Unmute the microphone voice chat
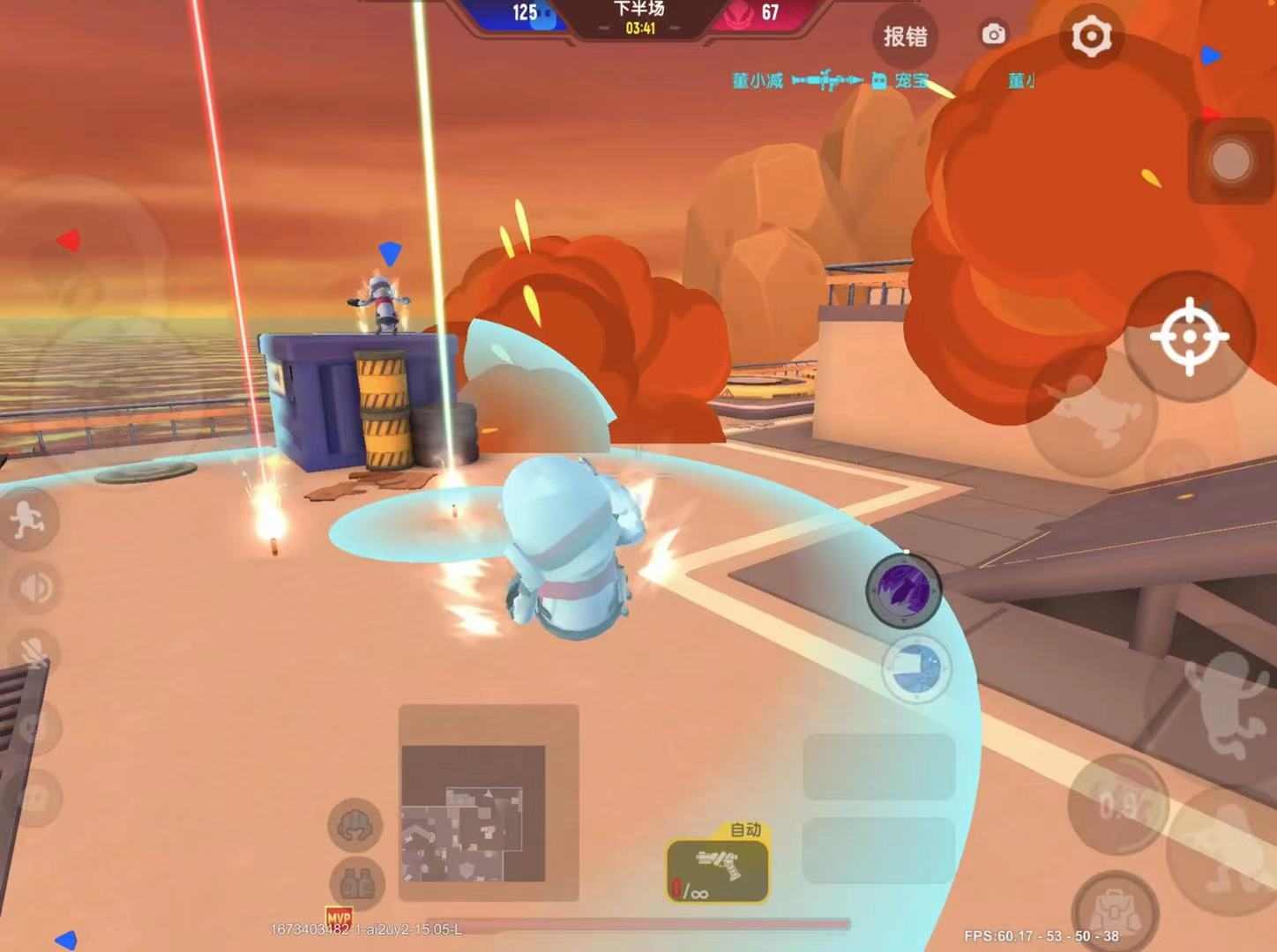The image size is (1277, 952). pyautogui.click(x=31, y=652)
